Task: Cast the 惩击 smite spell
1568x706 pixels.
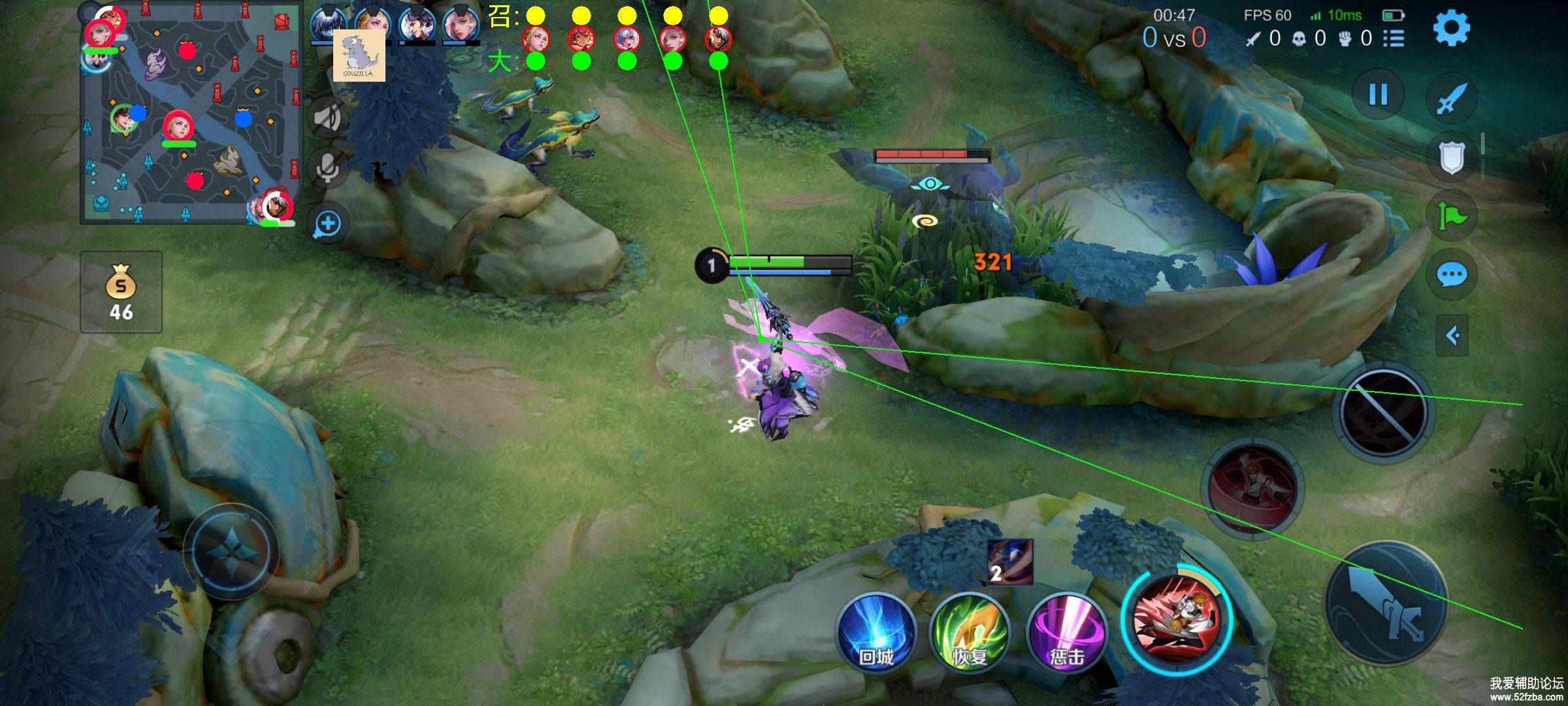Action: click(x=1066, y=632)
